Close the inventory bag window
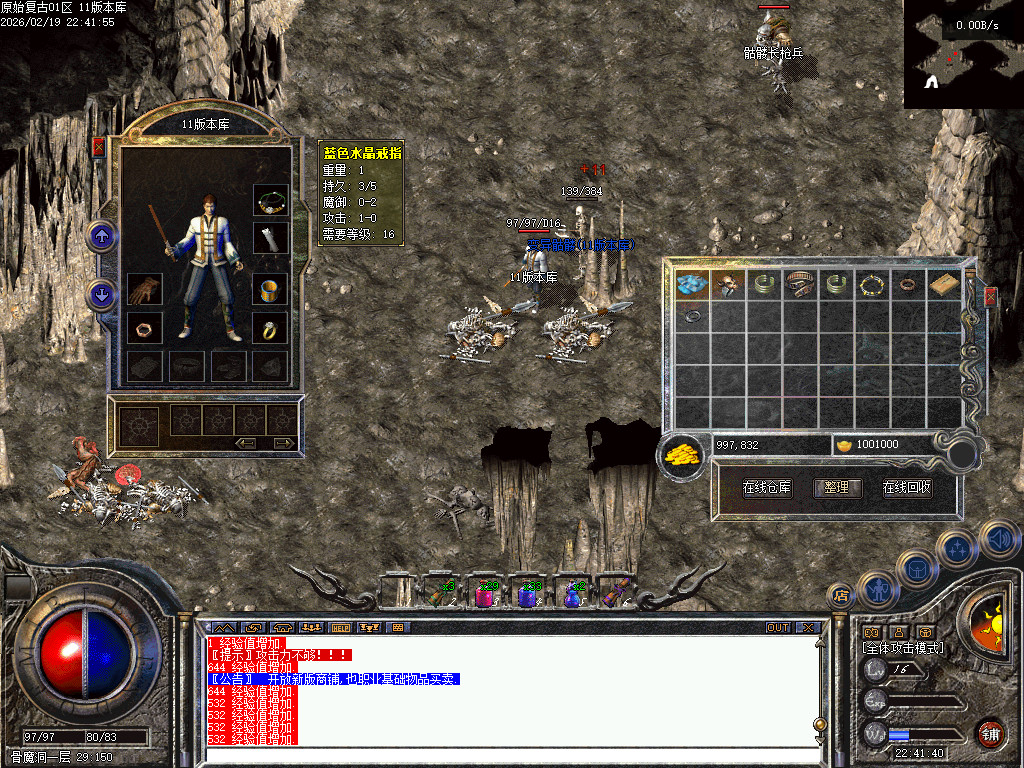The width and height of the screenshot is (1024, 768). click(x=990, y=297)
